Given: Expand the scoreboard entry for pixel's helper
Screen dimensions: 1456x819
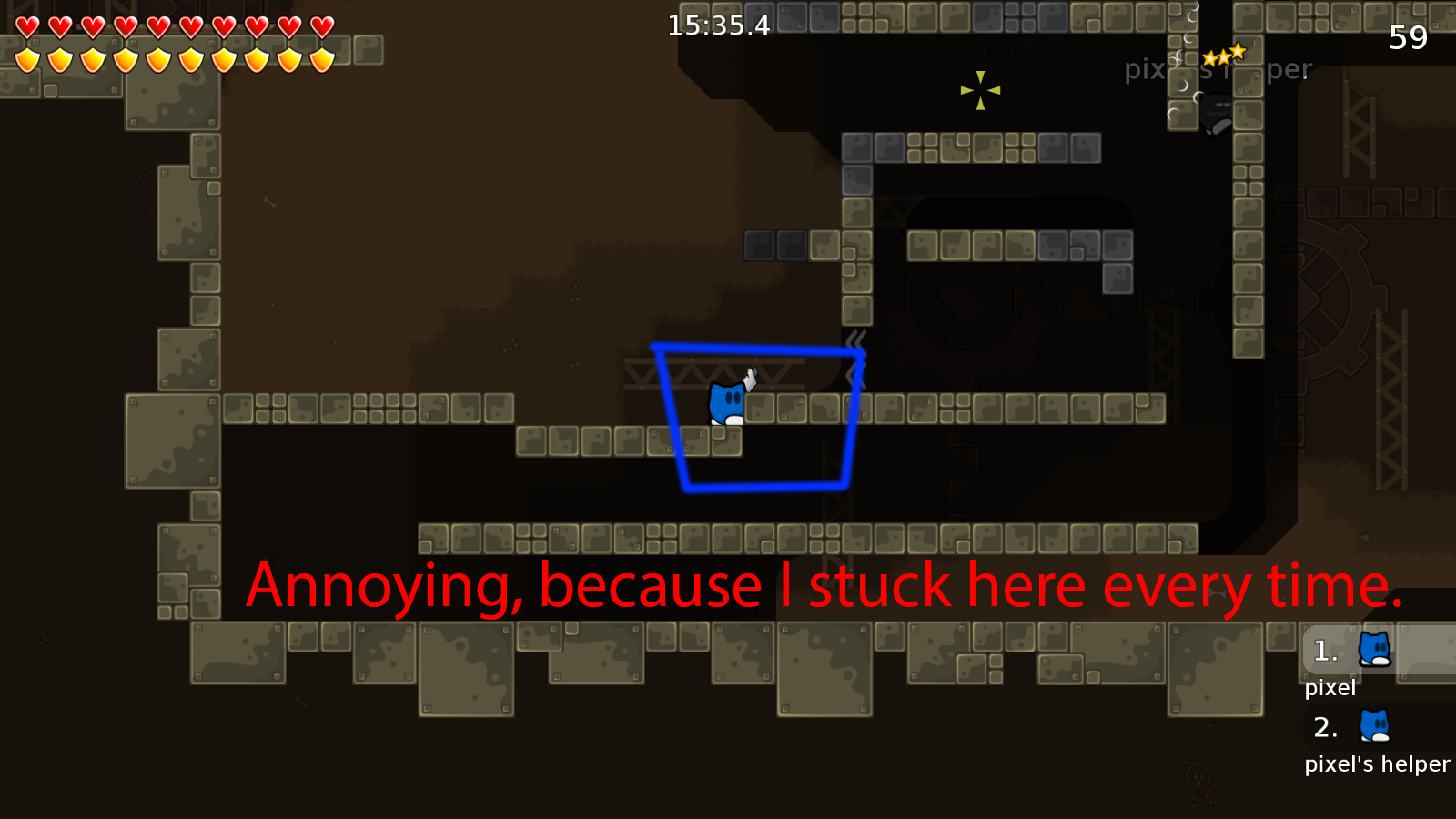Looking at the screenshot, I should click(1347, 728).
